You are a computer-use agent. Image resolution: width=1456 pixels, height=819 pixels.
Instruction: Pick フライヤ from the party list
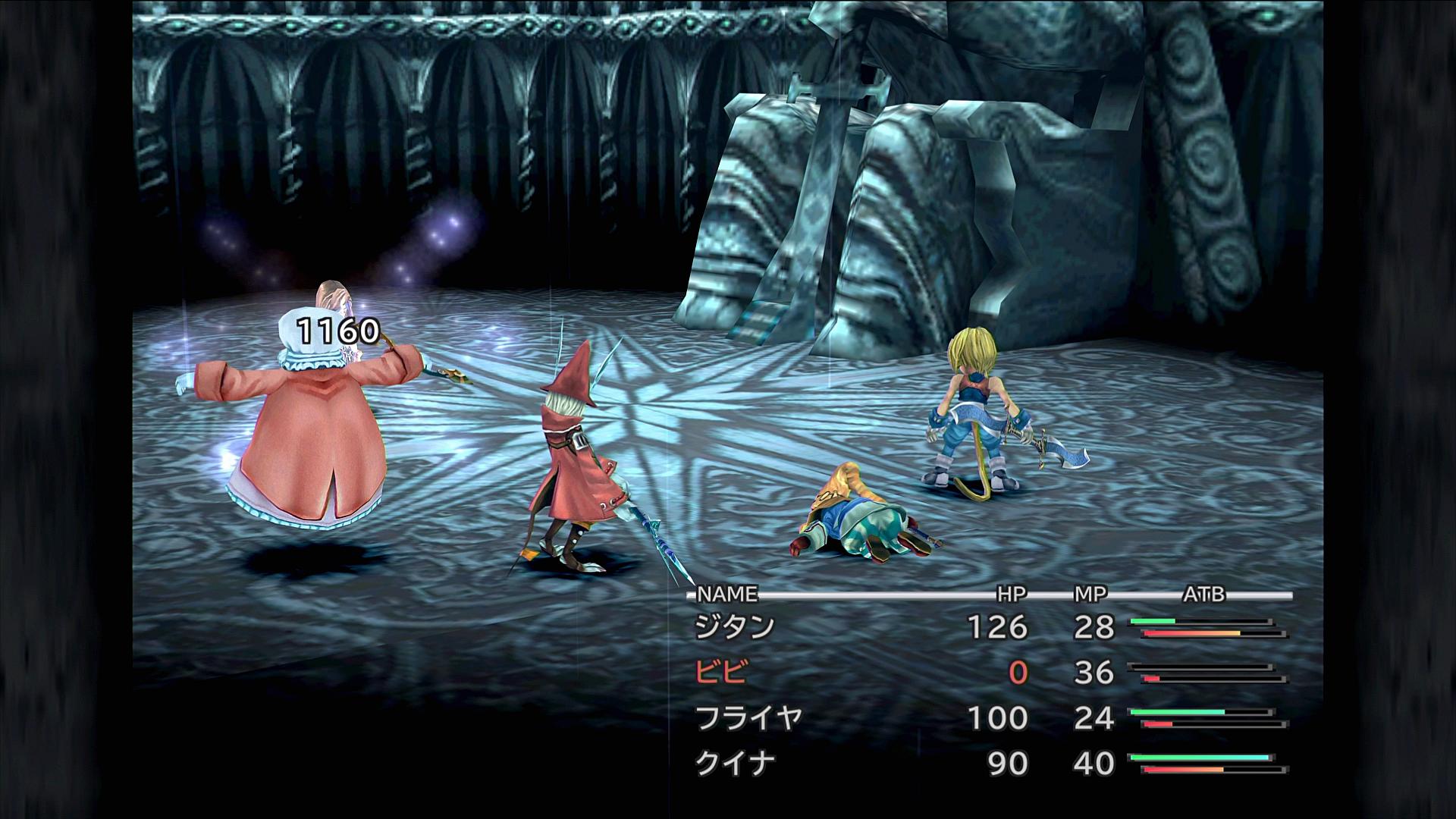(x=748, y=718)
